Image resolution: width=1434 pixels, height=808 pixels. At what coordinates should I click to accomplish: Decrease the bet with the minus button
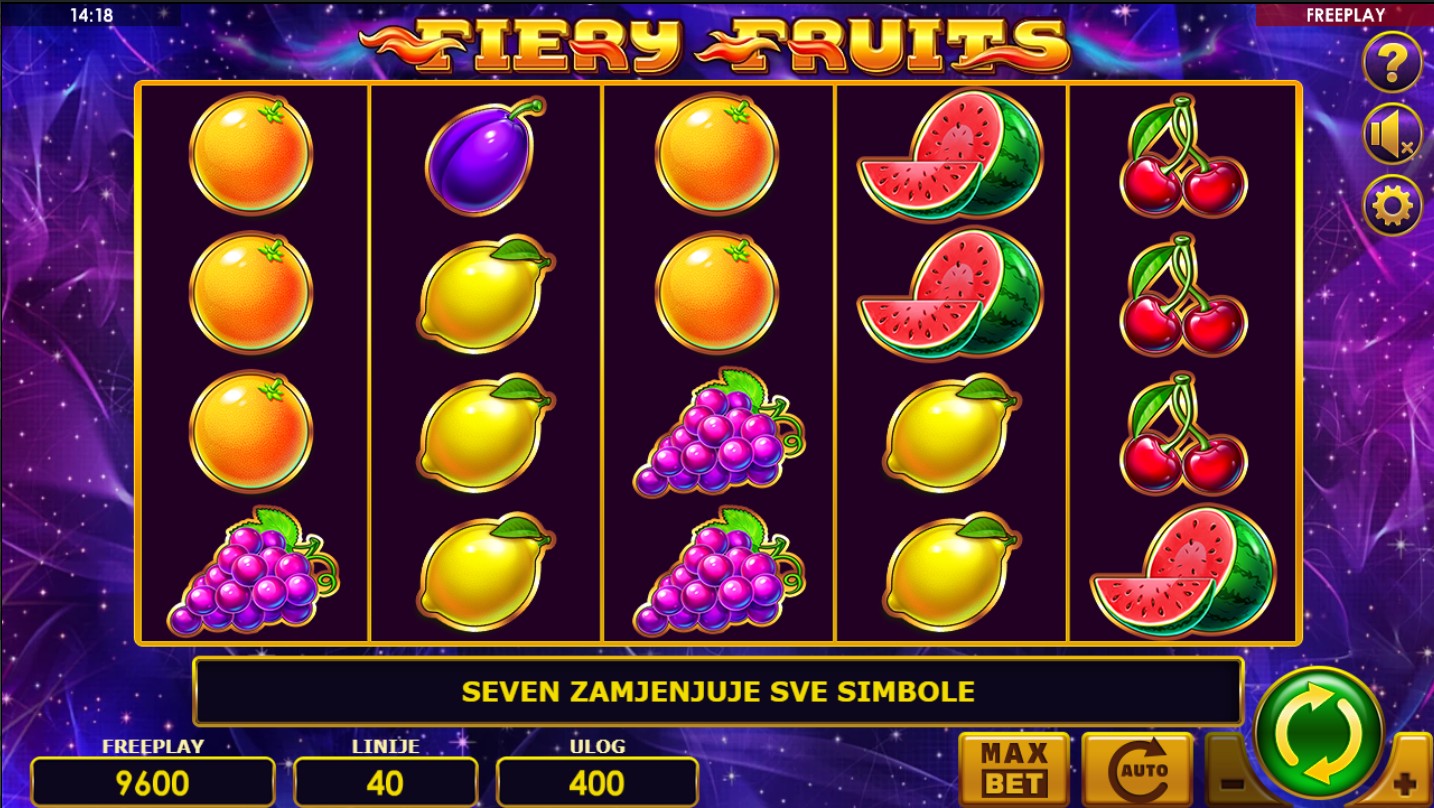1231,781
